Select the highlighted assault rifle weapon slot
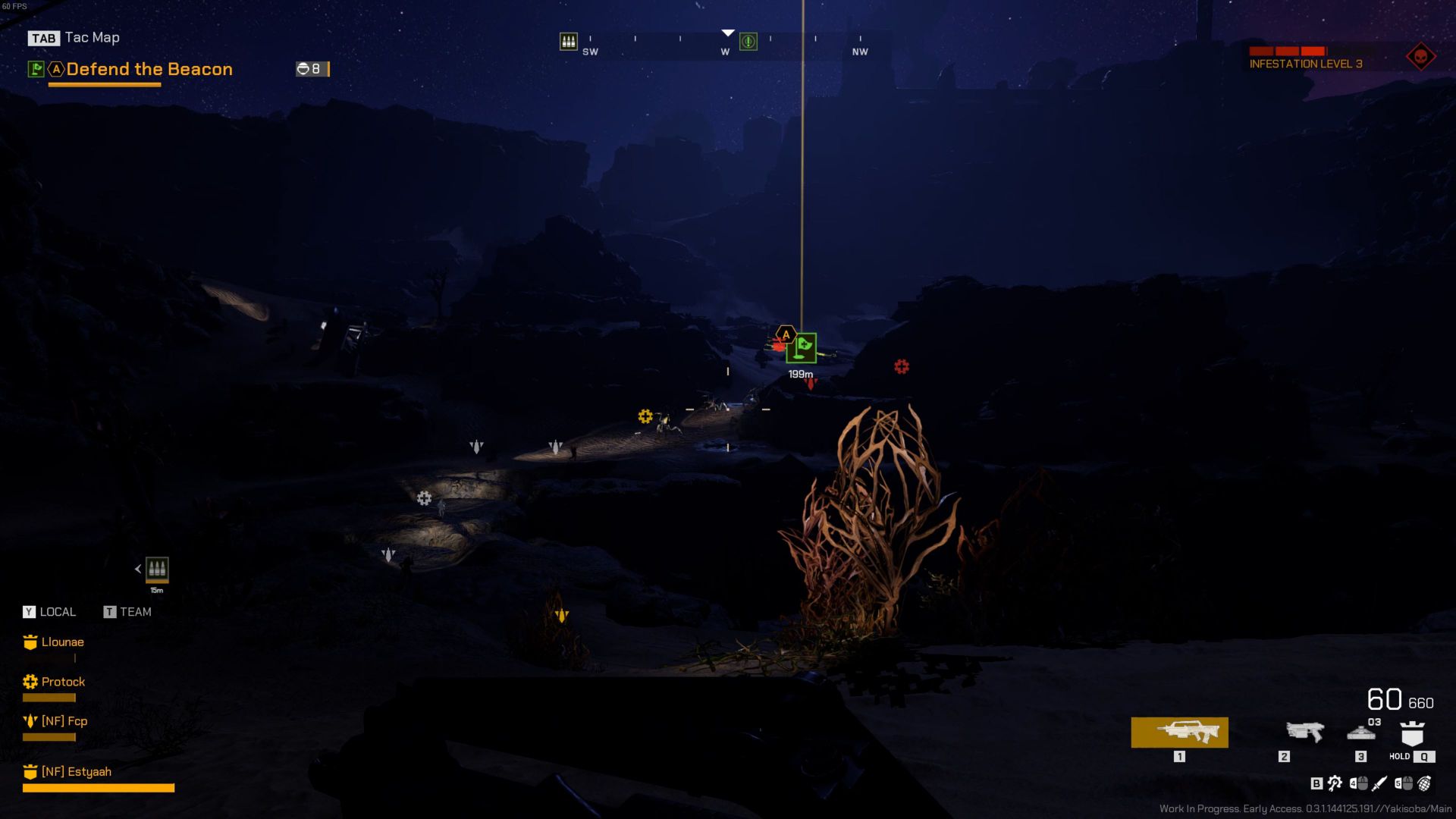Viewport: 1456px width, 819px height. [1179, 733]
